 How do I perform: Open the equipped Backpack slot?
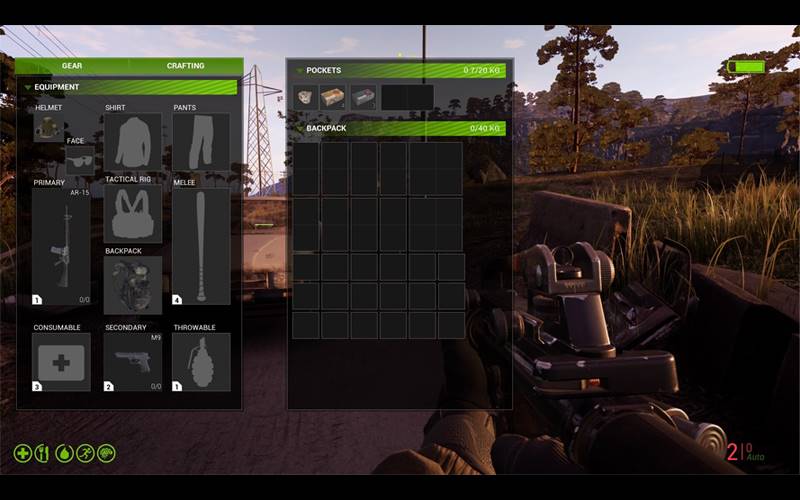(x=132, y=286)
